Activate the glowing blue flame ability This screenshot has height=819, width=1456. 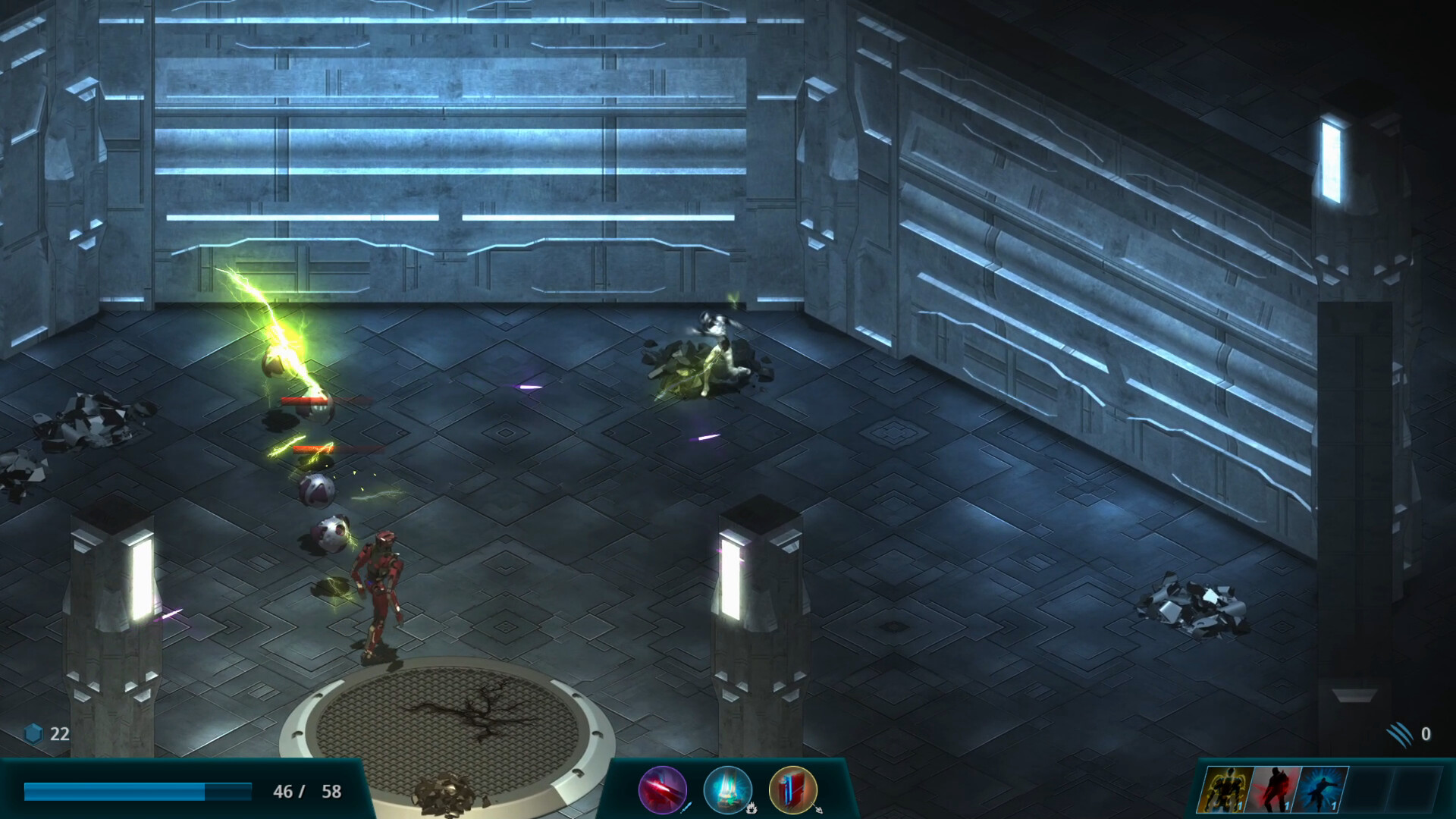coord(728,790)
